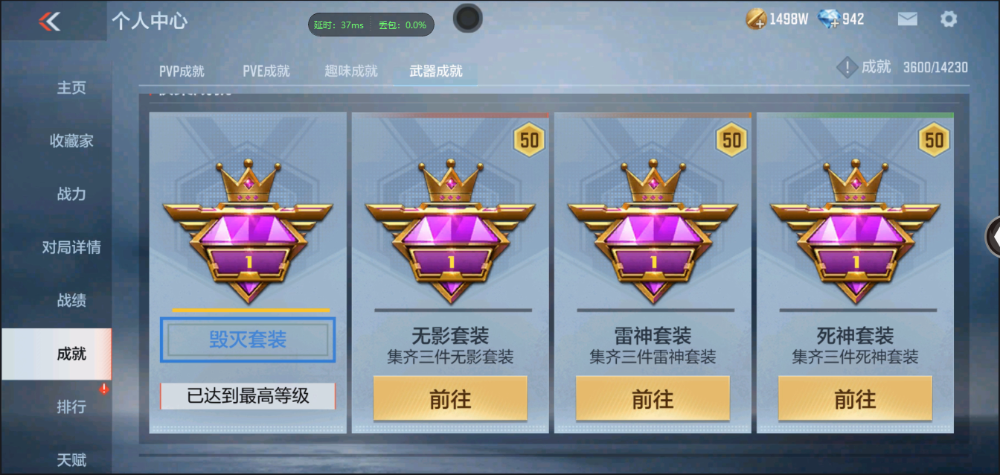This screenshot has width=1000, height=475.
Task: Click 前往 under 雷神套装
Action: coord(652,399)
